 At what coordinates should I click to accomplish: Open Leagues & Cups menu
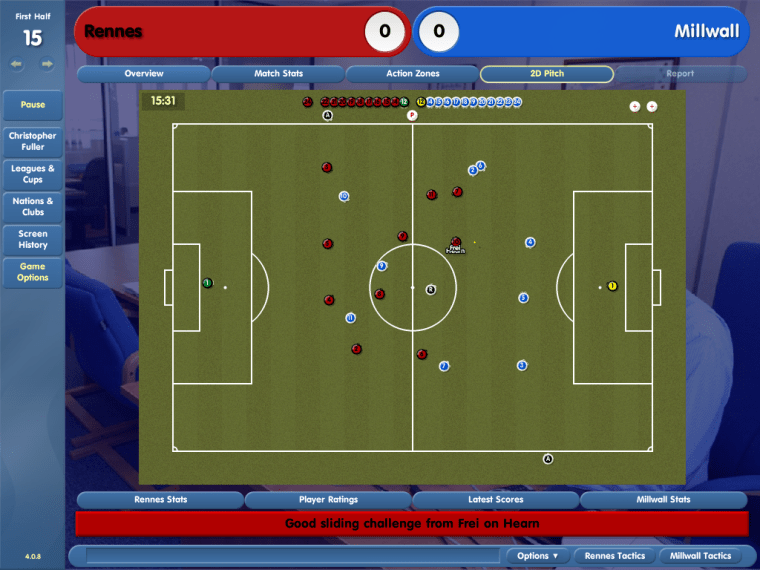point(33,174)
